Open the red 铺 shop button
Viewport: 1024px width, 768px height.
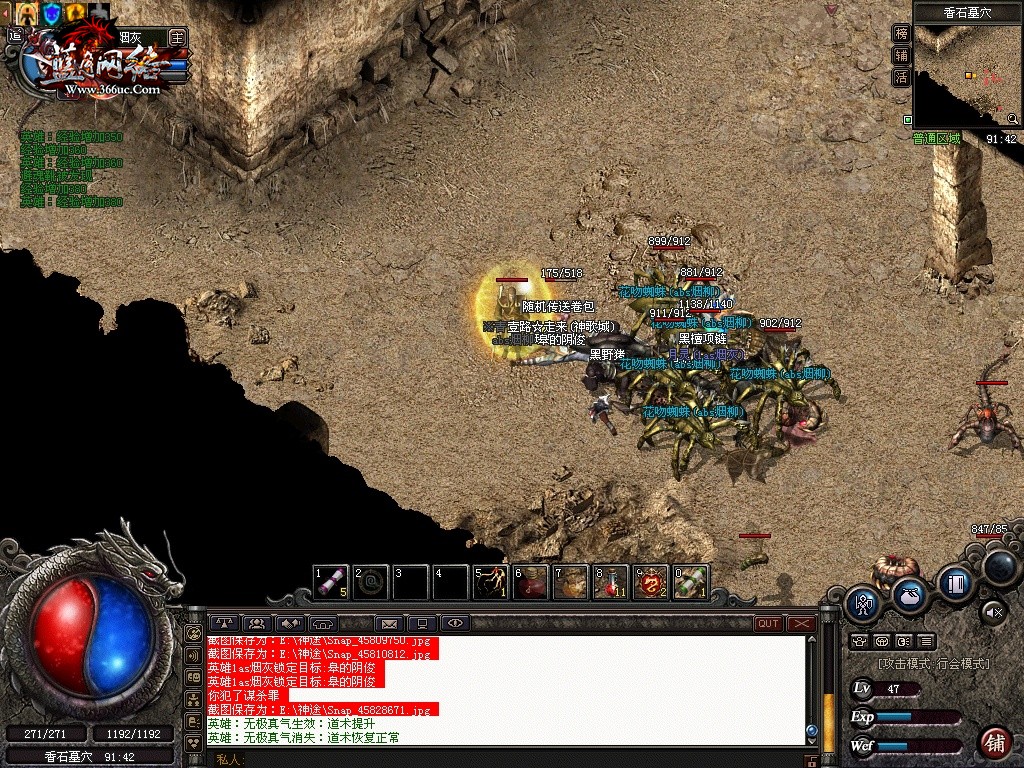[994, 742]
